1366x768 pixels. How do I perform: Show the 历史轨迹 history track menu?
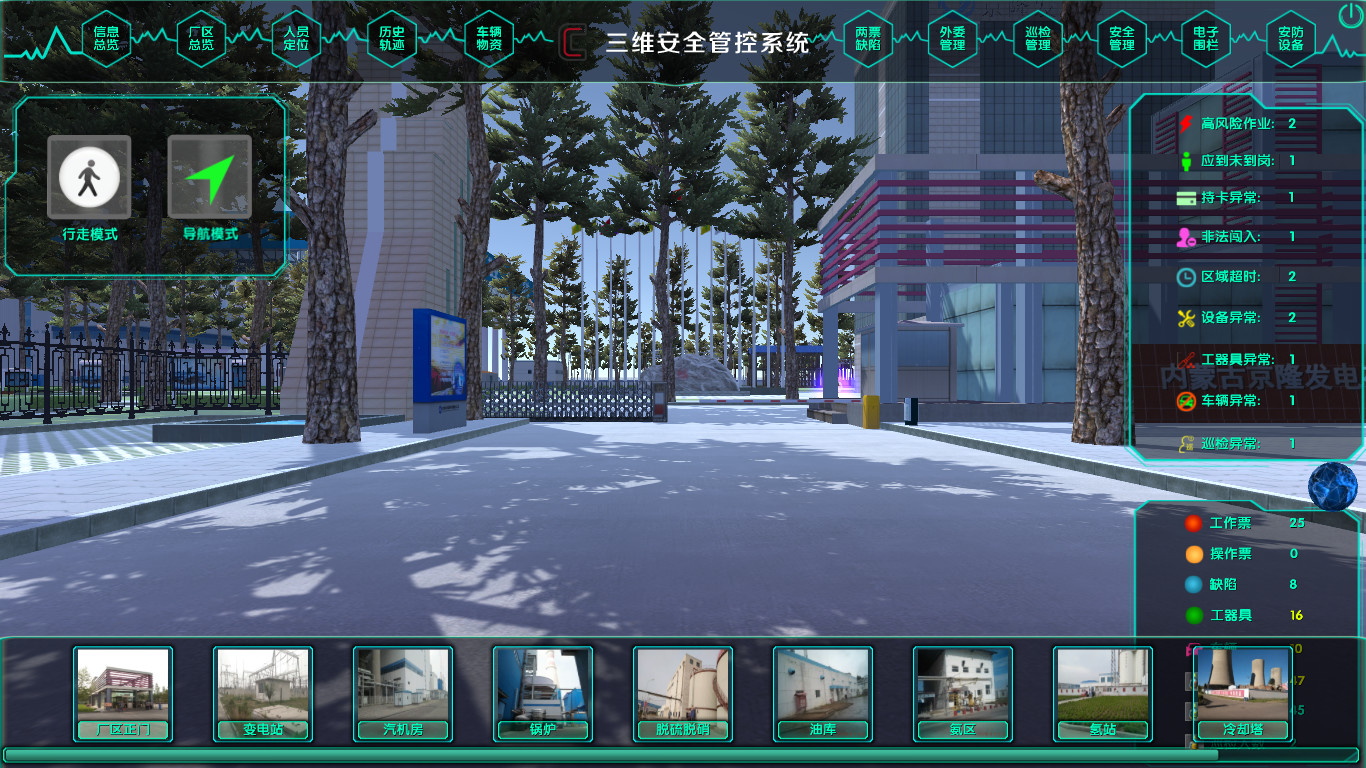click(392, 38)
